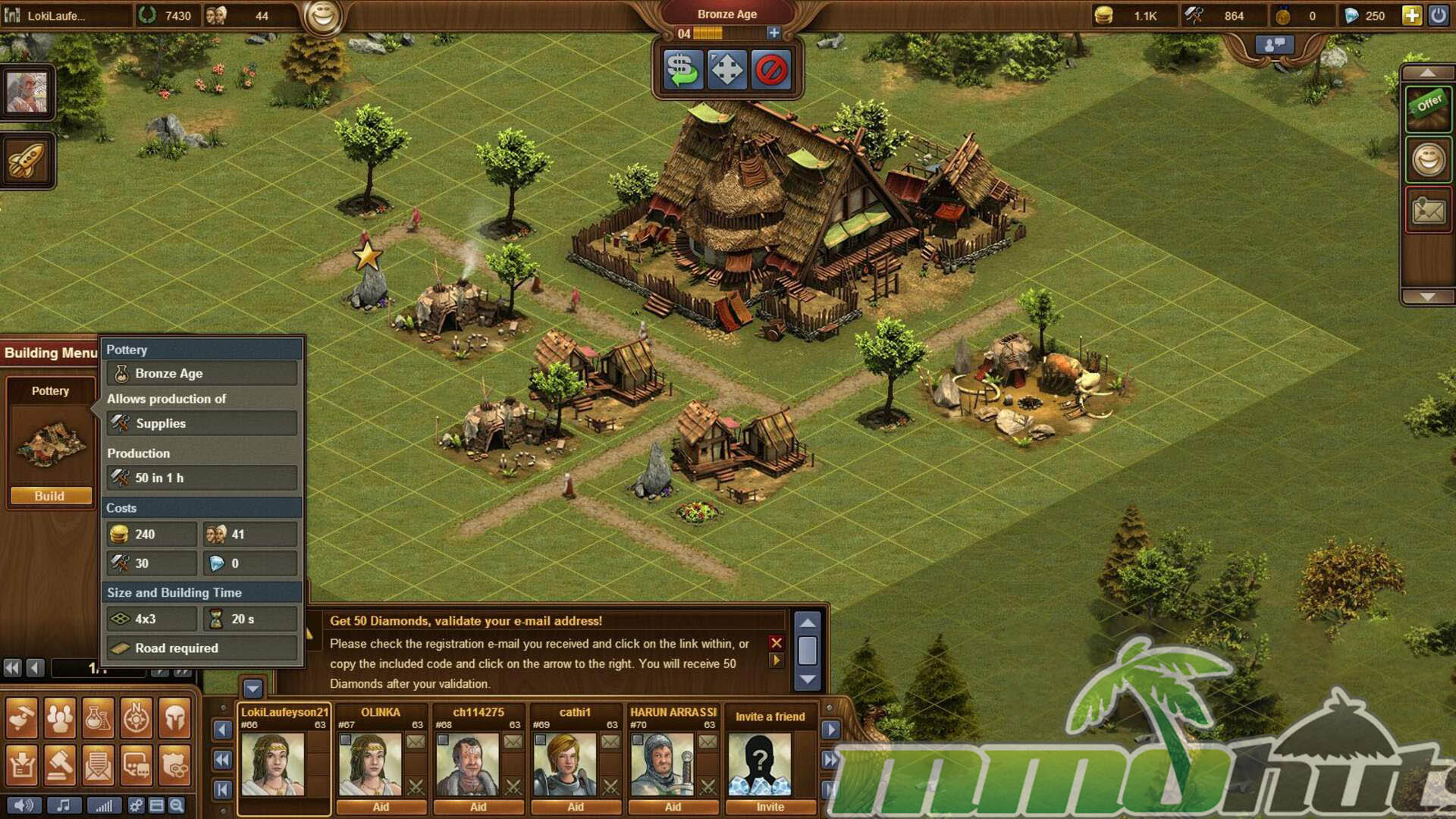Open the quest giver portrait
The image size is (1456, 819).
[27, 93]
